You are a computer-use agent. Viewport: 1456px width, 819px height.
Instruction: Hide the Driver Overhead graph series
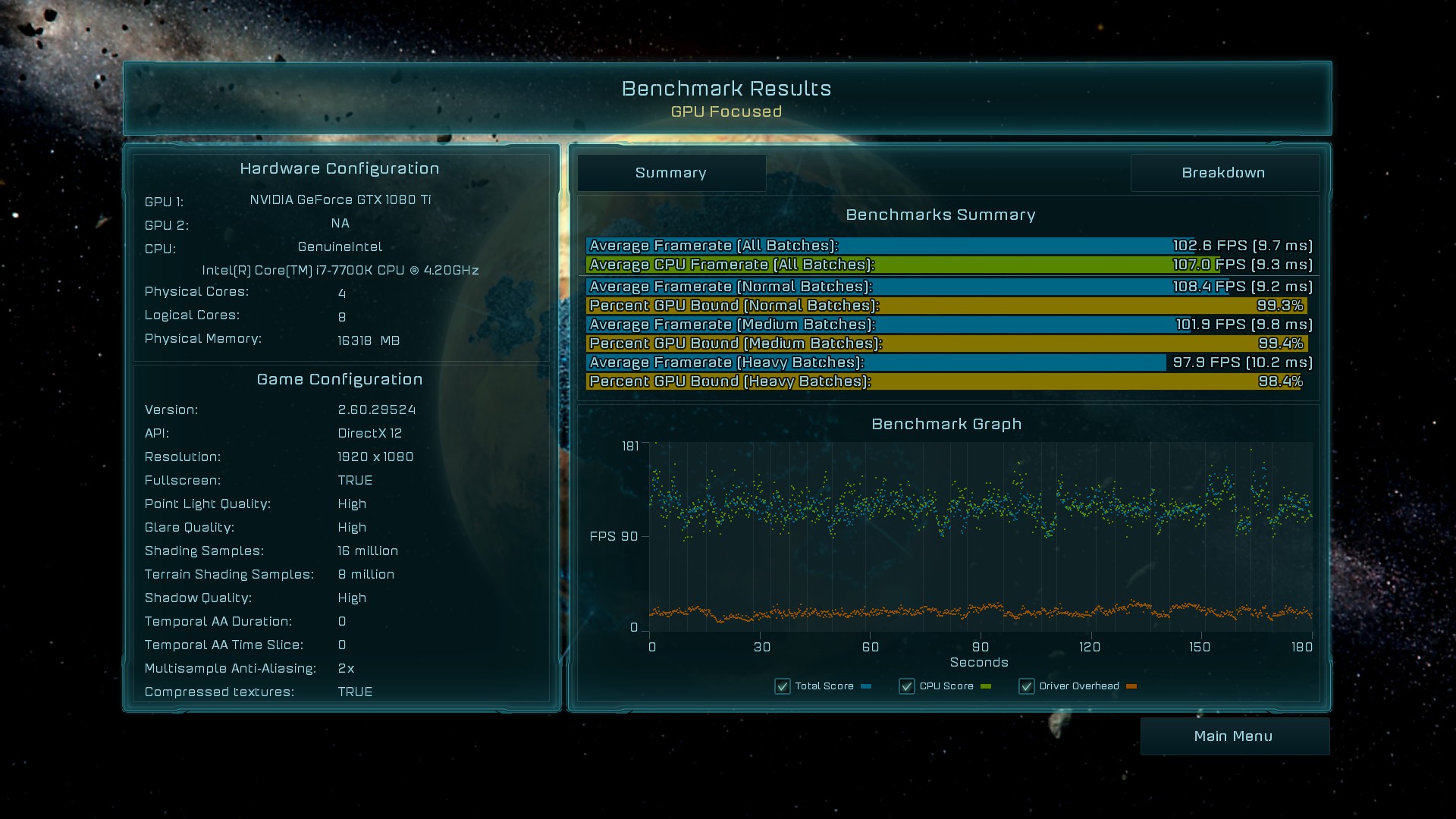coord(1027,686)
